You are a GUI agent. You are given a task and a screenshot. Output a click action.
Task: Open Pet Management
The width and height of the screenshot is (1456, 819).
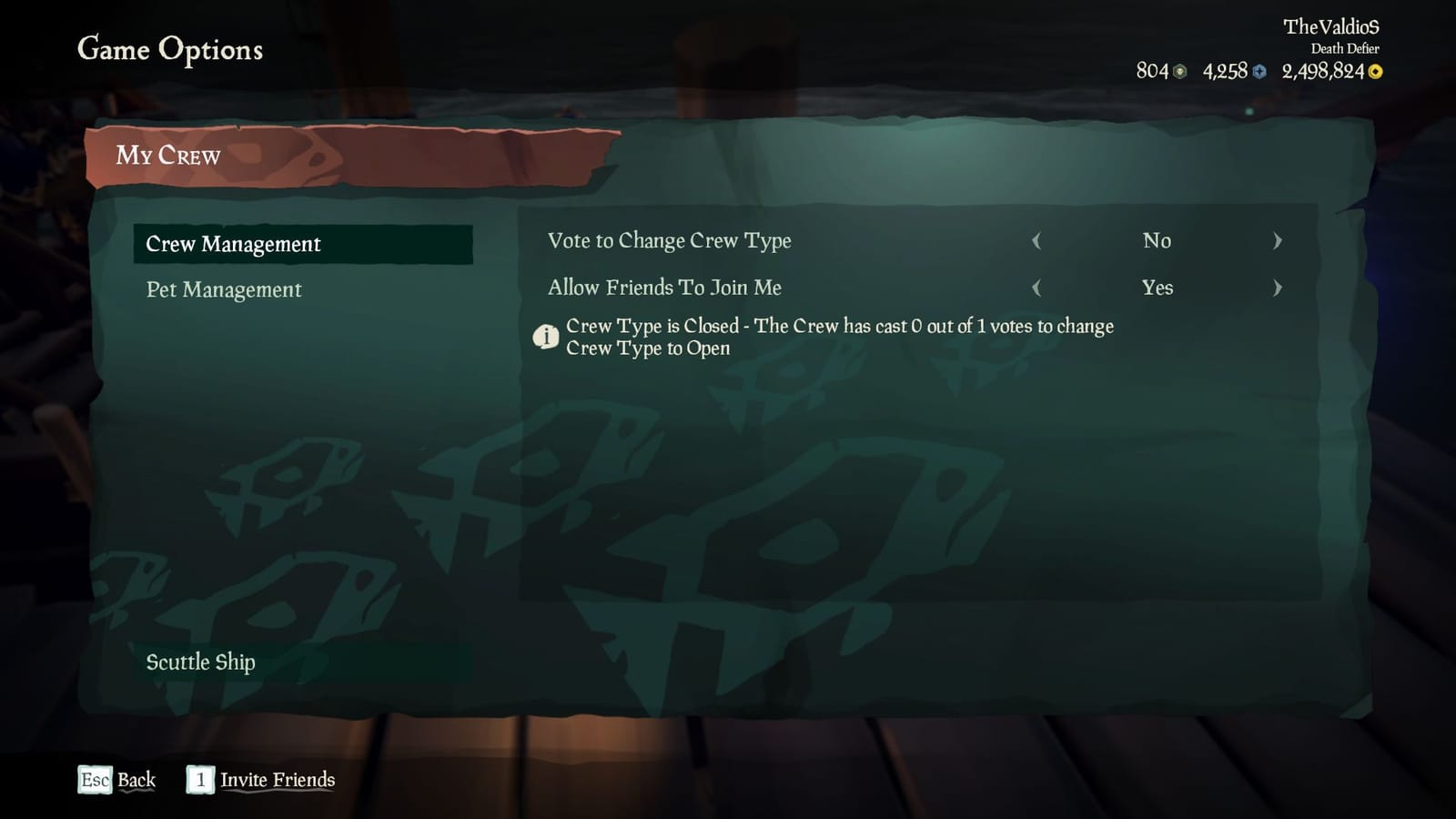tap(223, 289)
